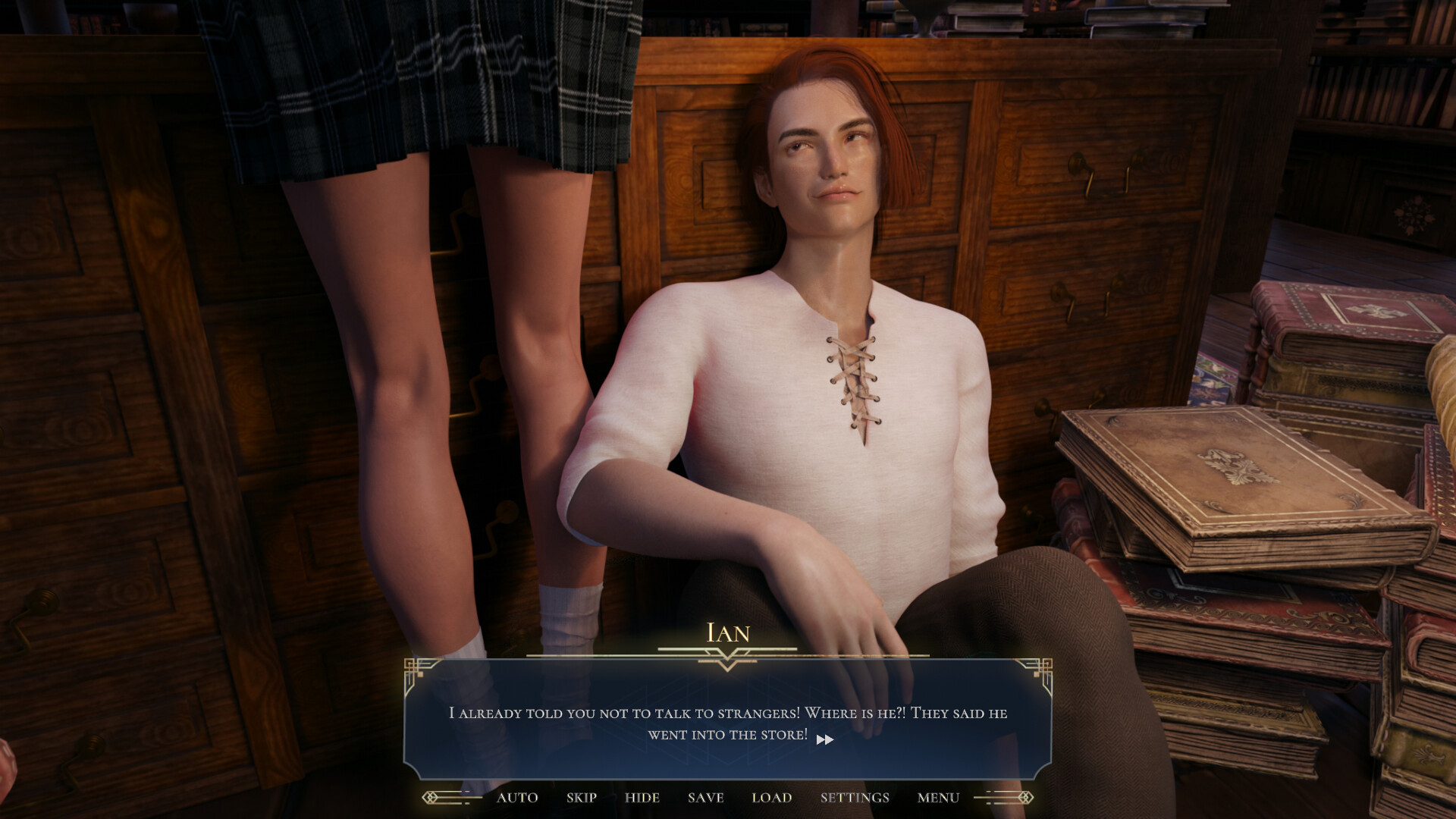The width and height of the screenshot is (1456, 819).
Task: Click Ian's name label above the dialogue
Action: [727, 634]
